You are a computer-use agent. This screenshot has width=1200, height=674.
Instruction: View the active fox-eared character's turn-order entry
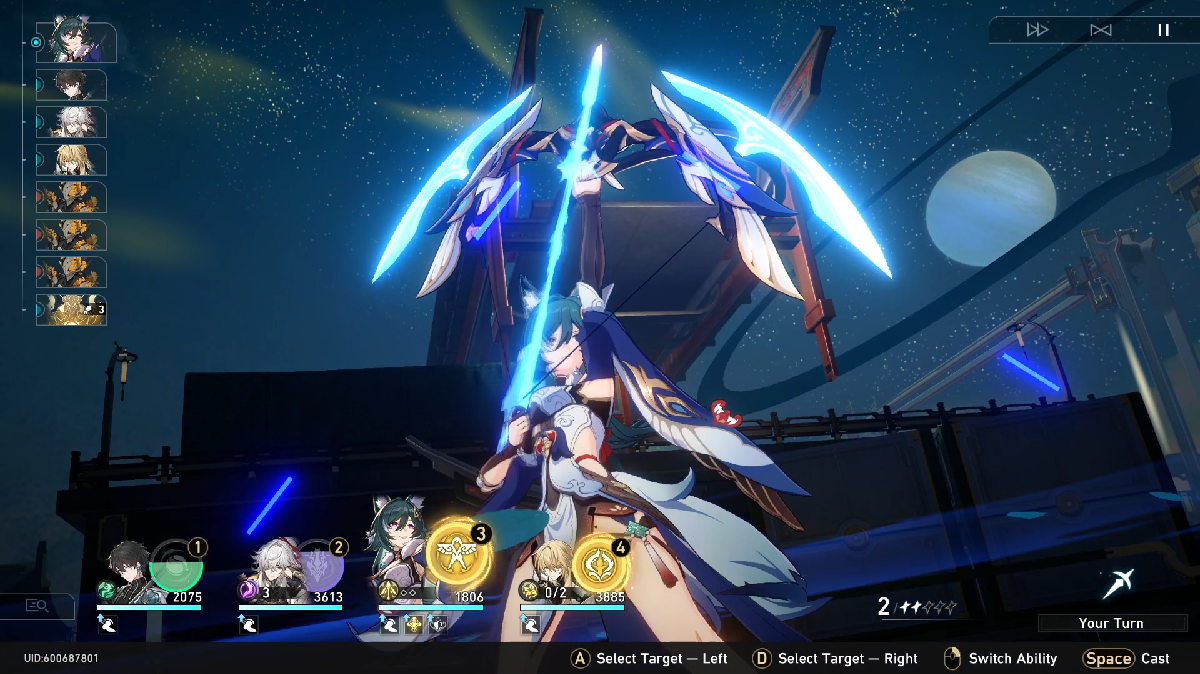pos(76,41)
